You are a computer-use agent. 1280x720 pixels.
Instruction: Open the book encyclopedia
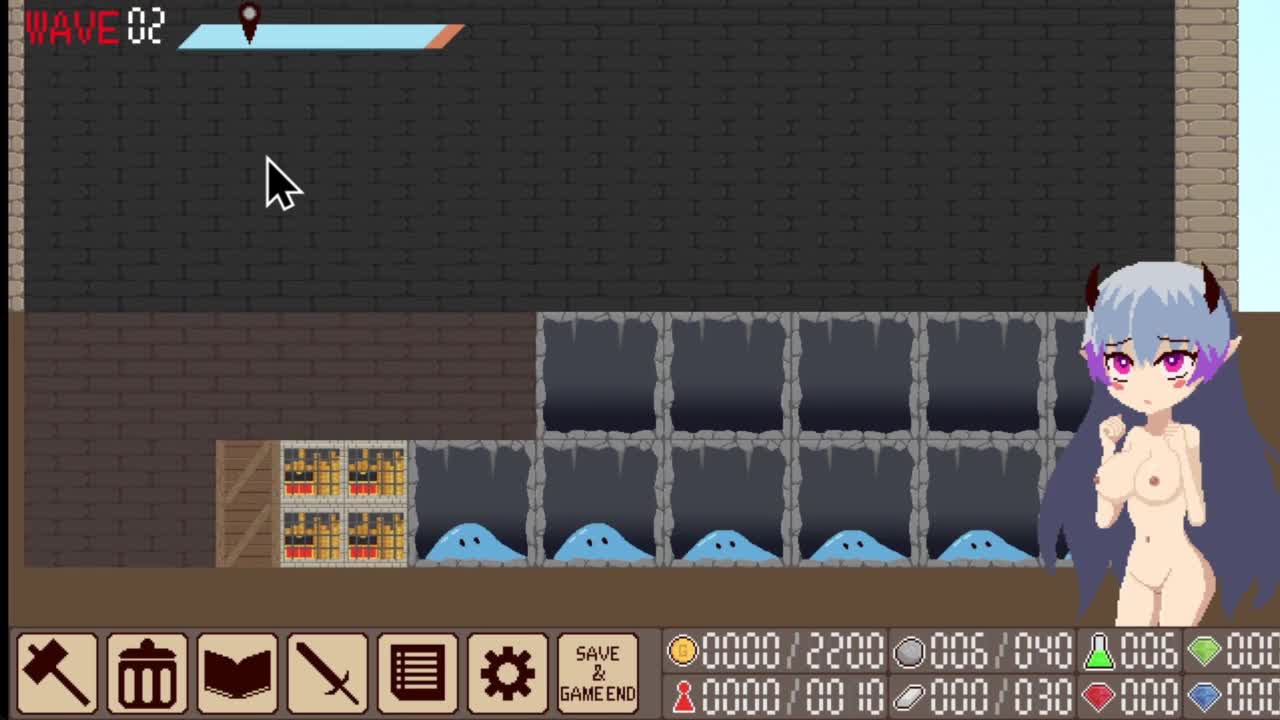pyautogui.click(x=237, y=672)
